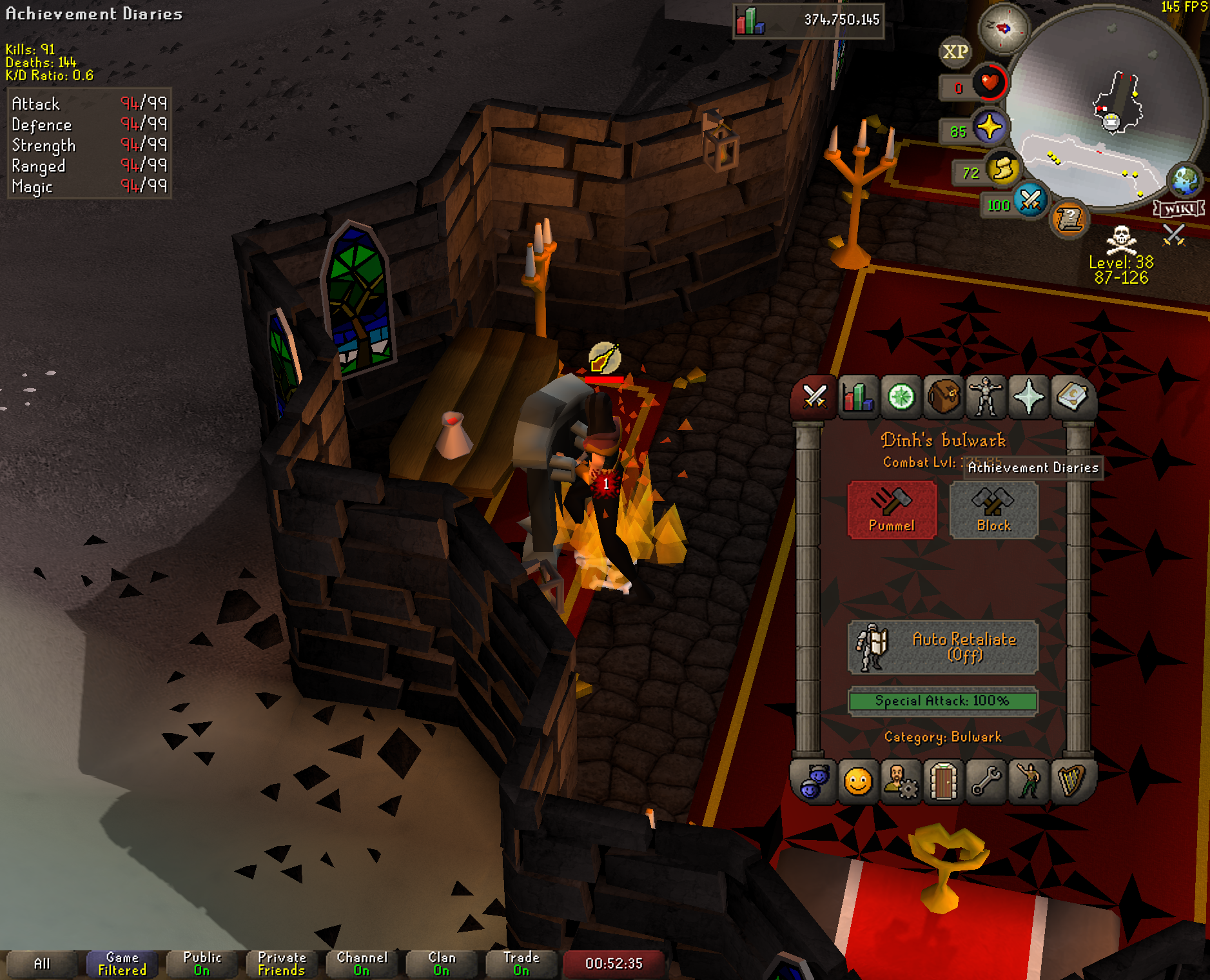Open the Logout door tab

[943, 782]
